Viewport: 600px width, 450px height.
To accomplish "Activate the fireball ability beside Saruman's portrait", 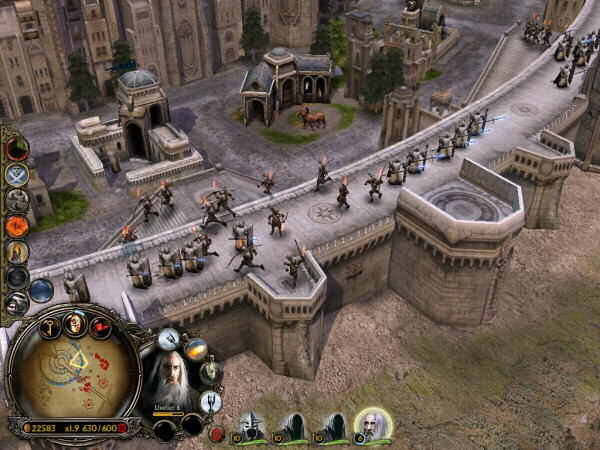I will 195,349.
